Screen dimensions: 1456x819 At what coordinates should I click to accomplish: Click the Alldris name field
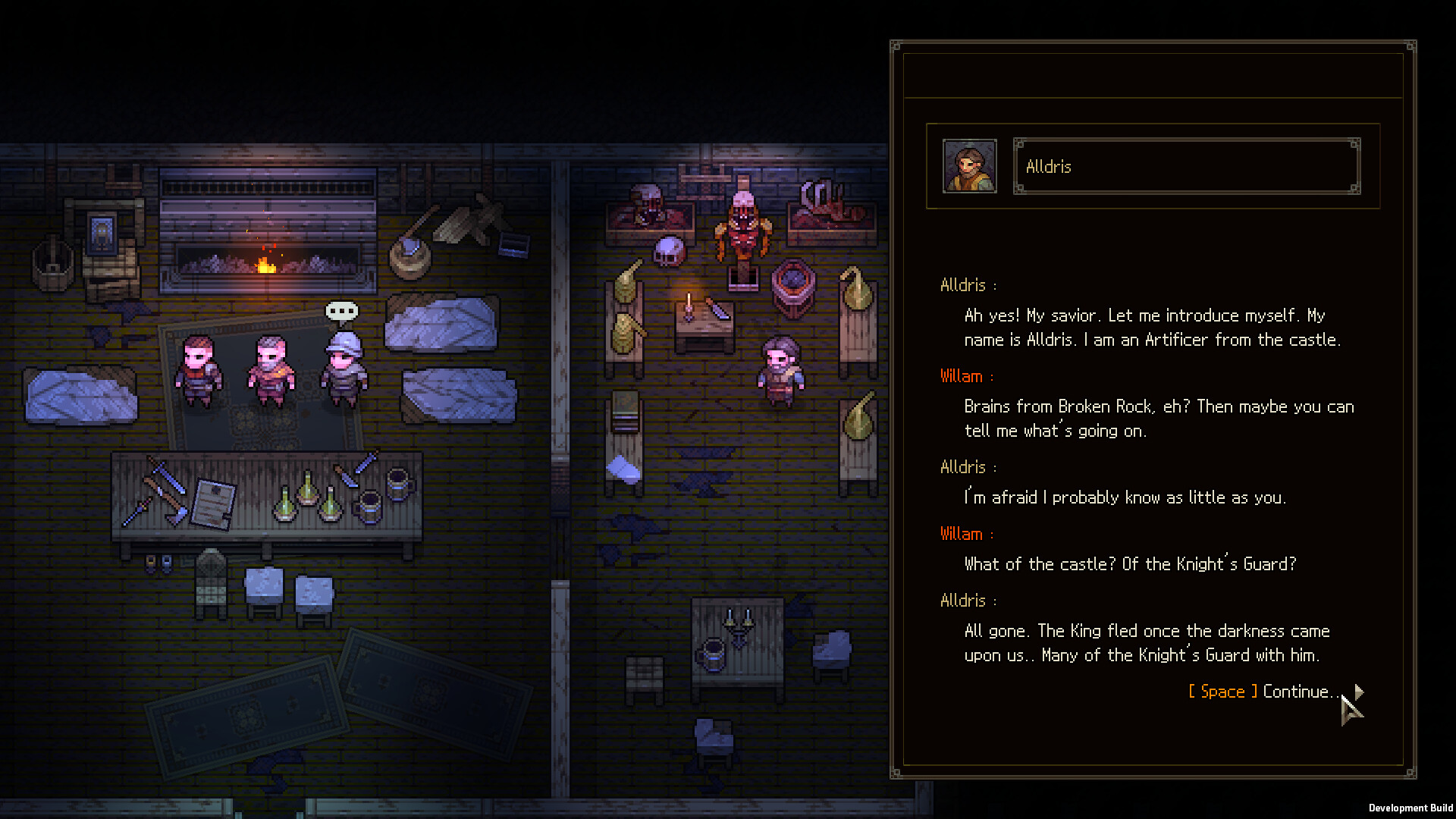click(x=1185, y=166)
